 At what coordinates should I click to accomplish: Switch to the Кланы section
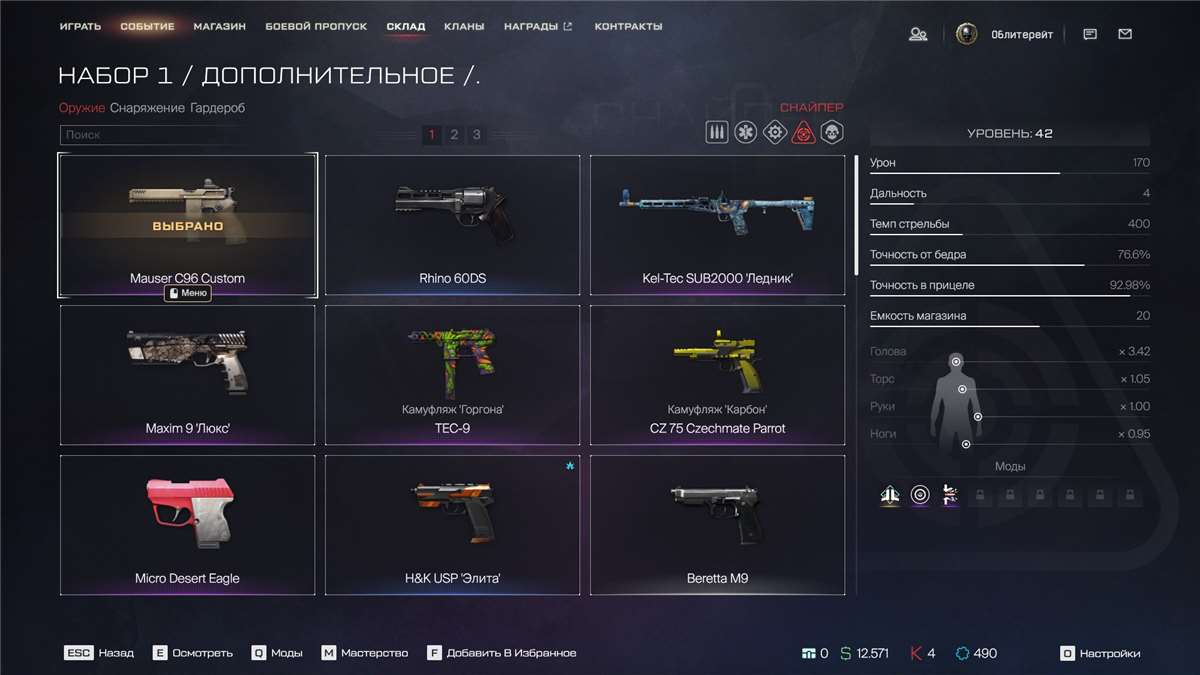pos(465,26)
